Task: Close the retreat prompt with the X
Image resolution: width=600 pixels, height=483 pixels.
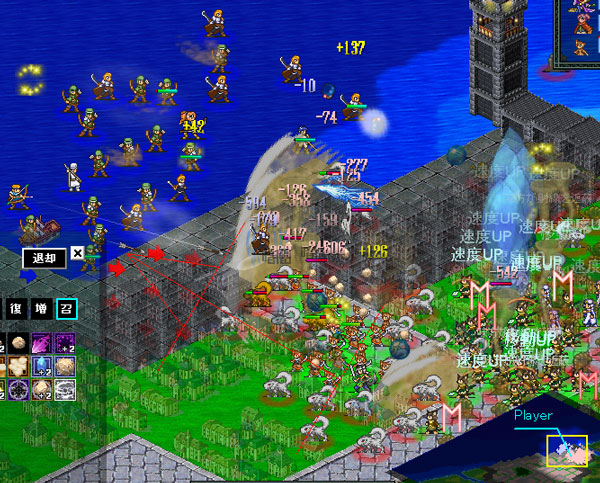Action: tap(78, 254)
